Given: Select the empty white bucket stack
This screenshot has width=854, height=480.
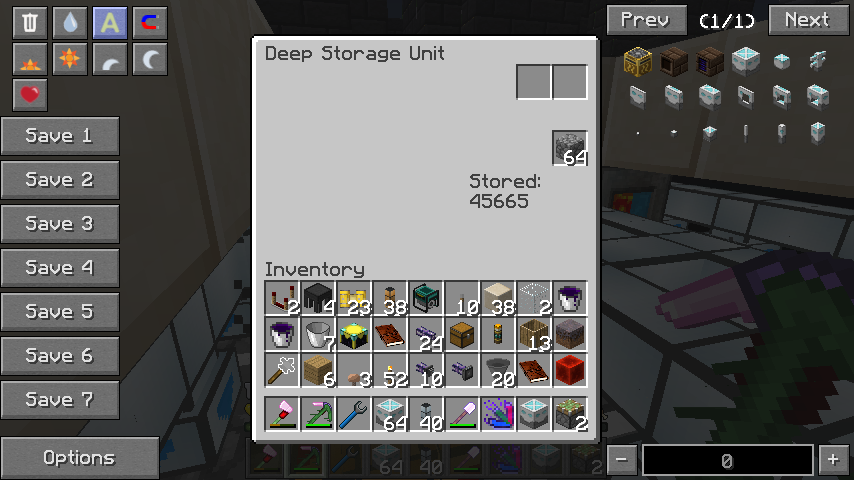Looking at the screenshot, I should [319, 334].
